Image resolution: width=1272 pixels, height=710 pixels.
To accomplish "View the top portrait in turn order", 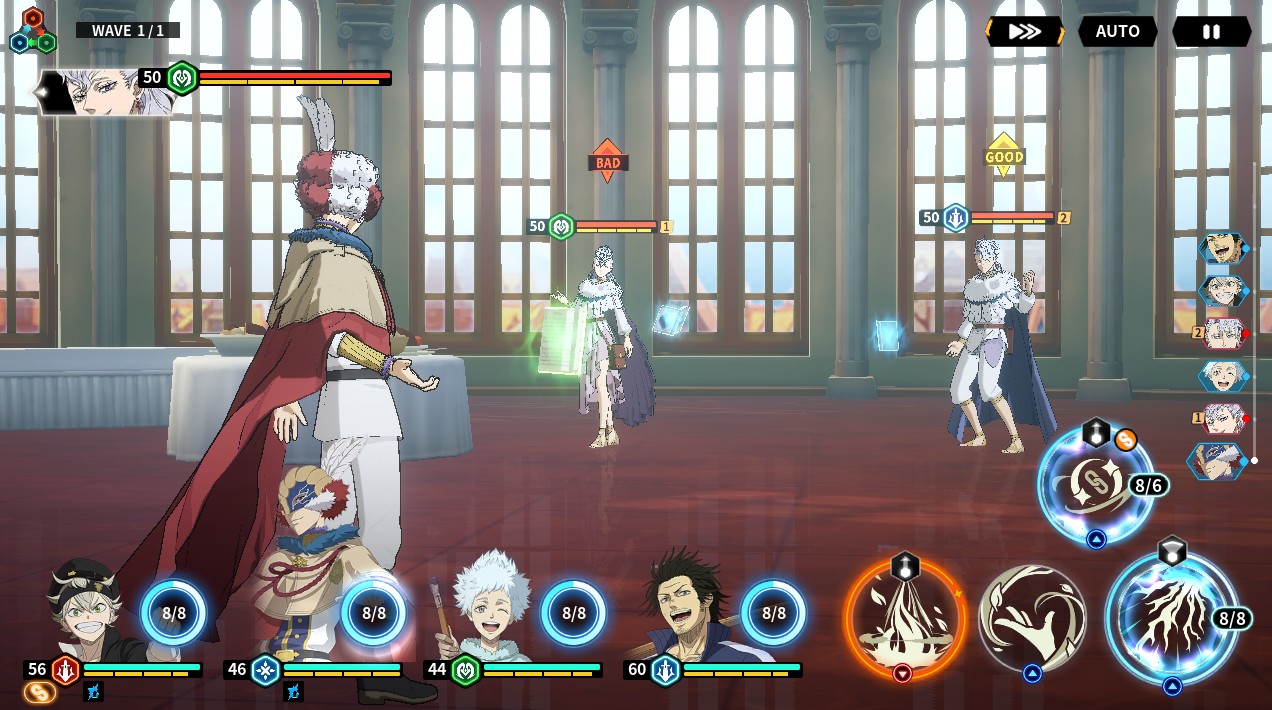I will (x=1223, y=248).
